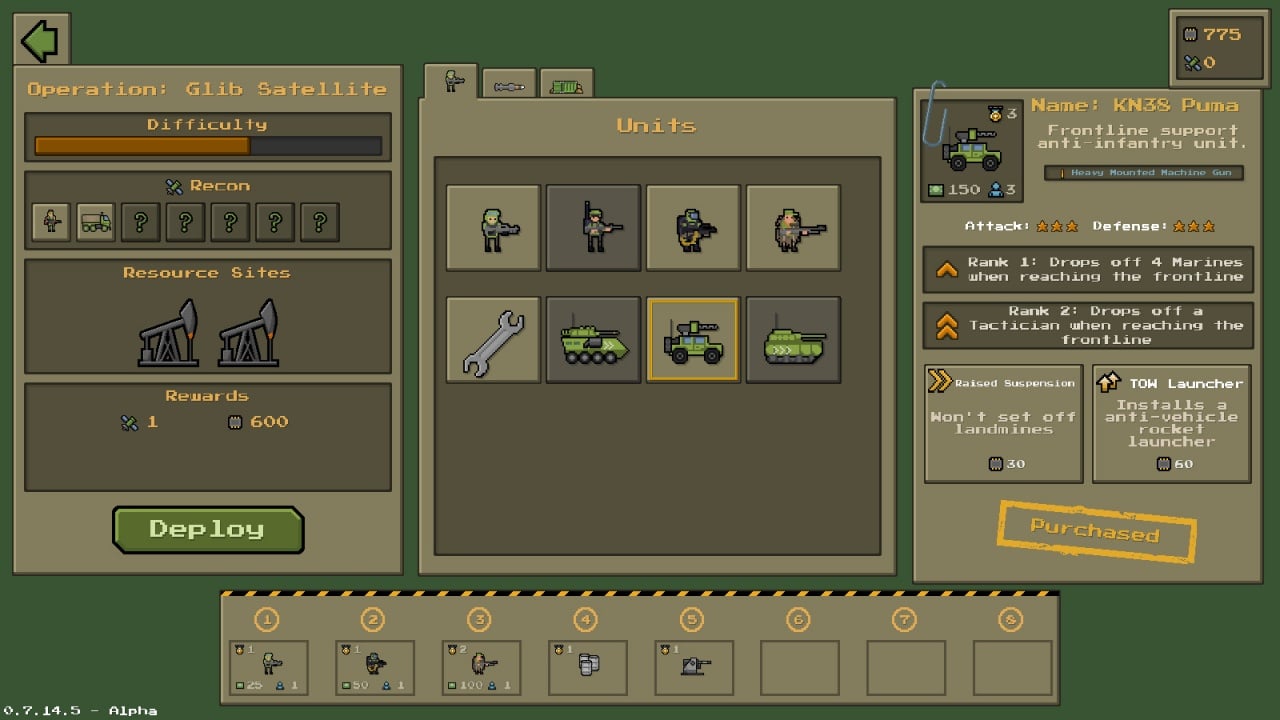Purchase the TOW Launcher upgrade
Screen dimensions: 1280x720
coord(1172,424)
